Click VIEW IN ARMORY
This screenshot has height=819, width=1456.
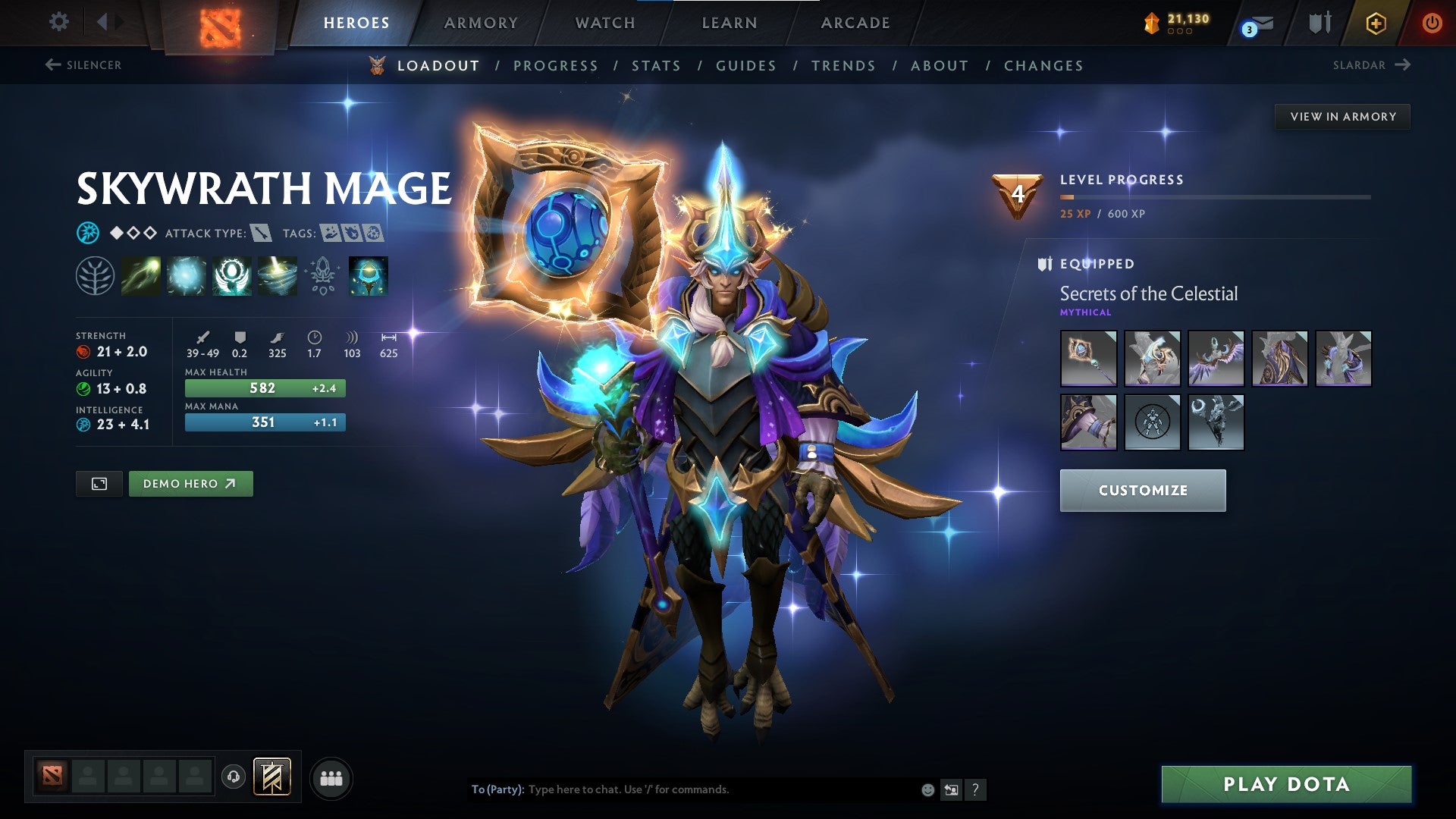[1343, 117]
